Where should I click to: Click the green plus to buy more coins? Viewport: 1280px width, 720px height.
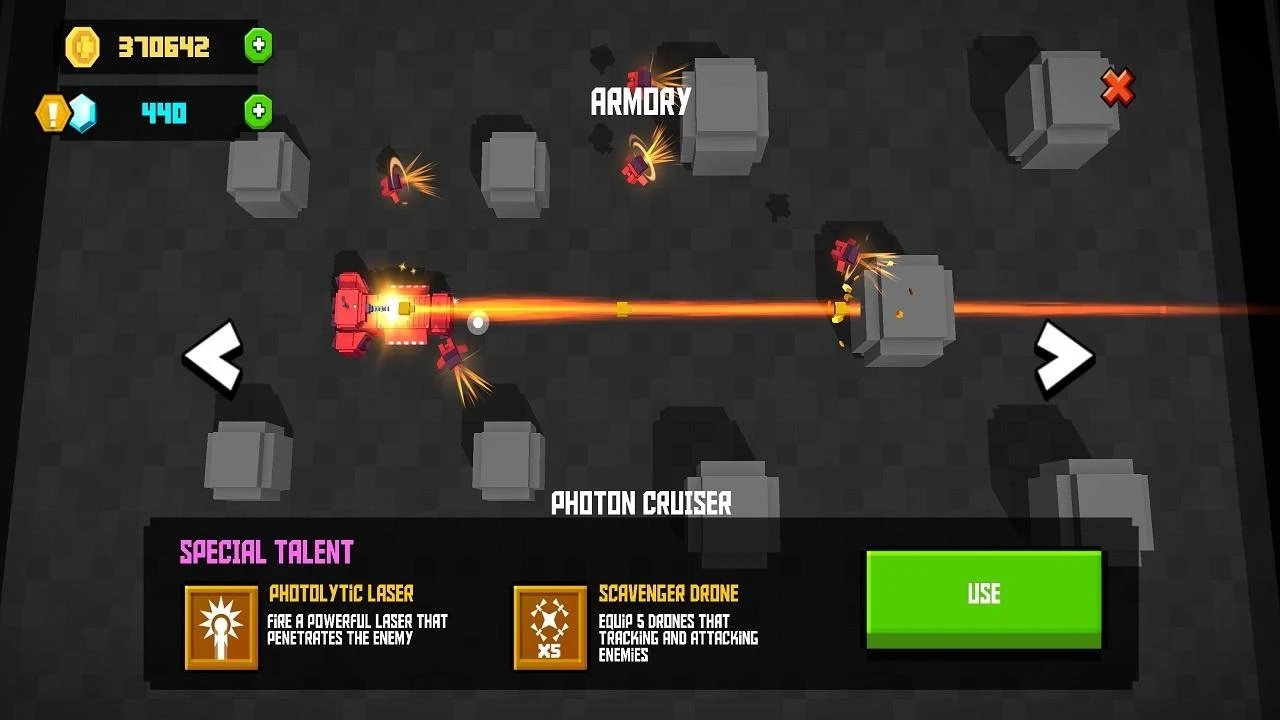click(x=258, y=45)
